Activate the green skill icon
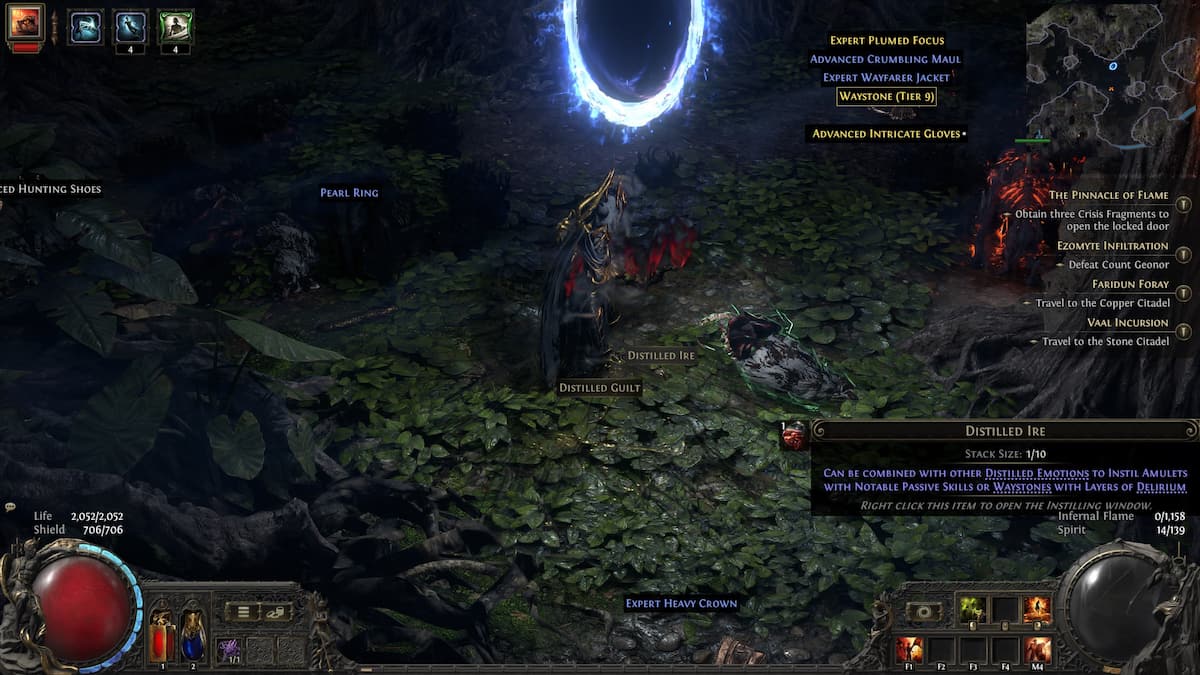The image size is (1200, 675). click(x=972, y=609)
